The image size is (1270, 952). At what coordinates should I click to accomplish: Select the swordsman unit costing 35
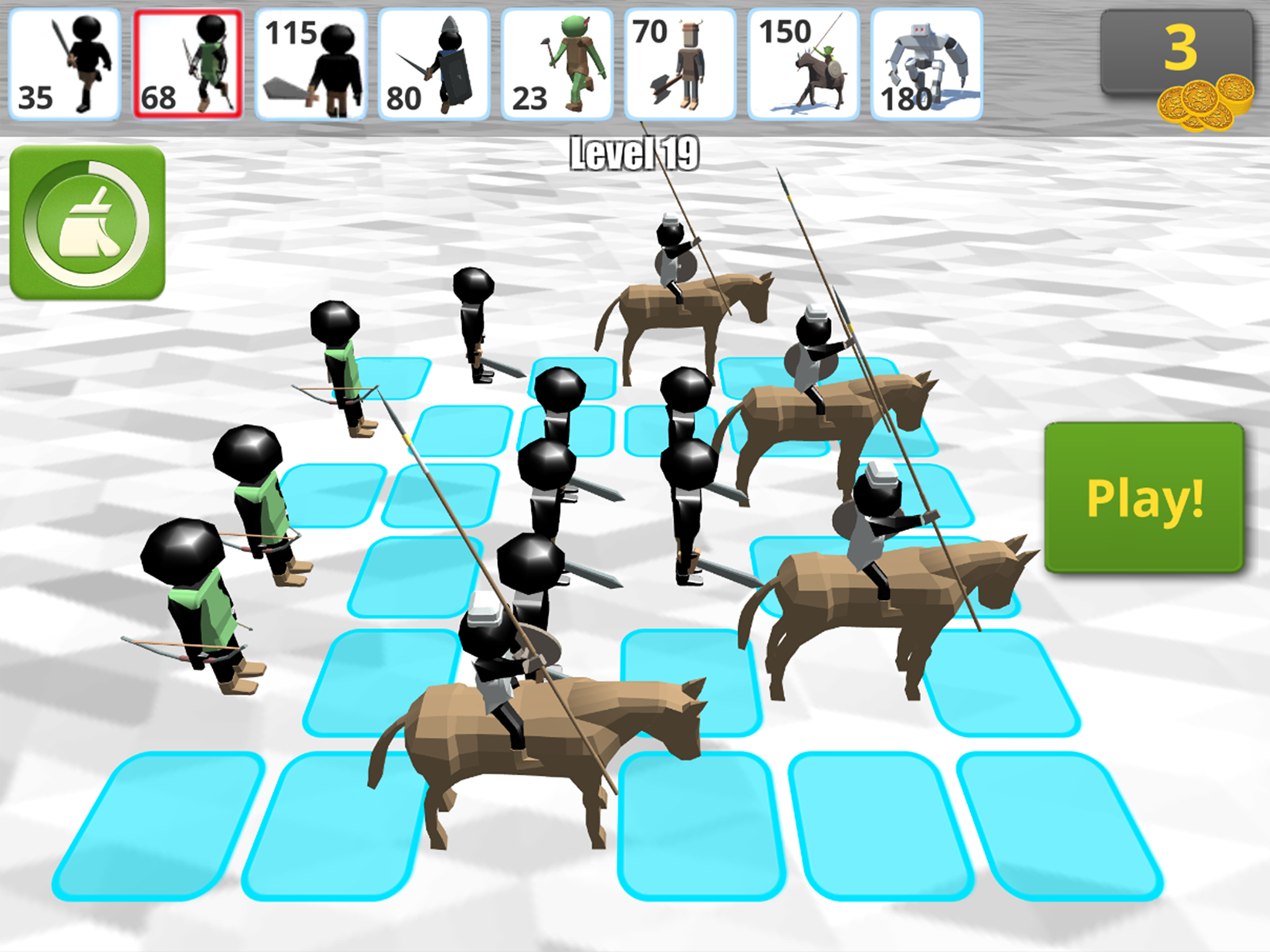(x=65, y=62)
